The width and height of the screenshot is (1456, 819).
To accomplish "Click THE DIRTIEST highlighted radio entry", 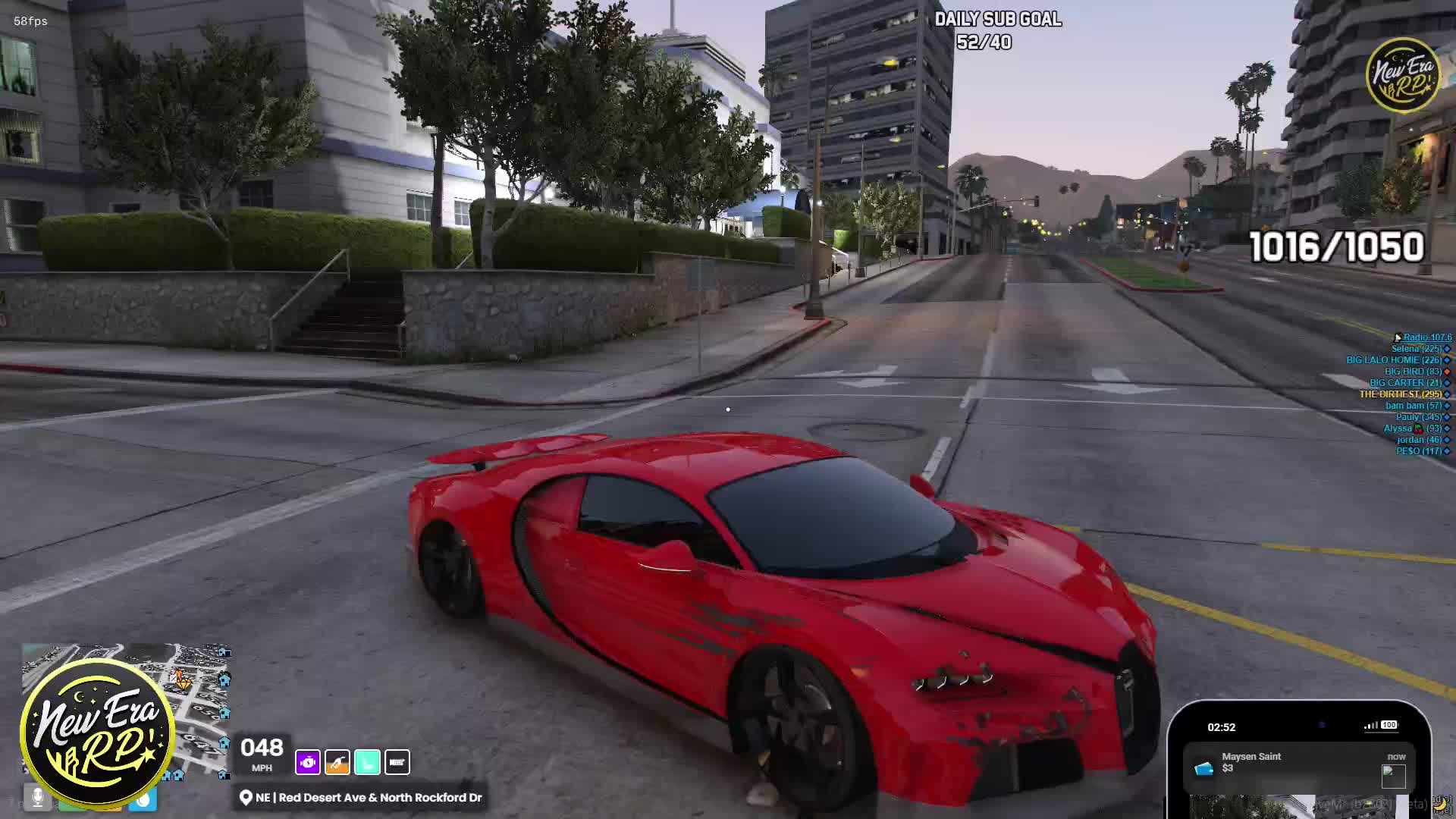I will [x=1400, y=394].
